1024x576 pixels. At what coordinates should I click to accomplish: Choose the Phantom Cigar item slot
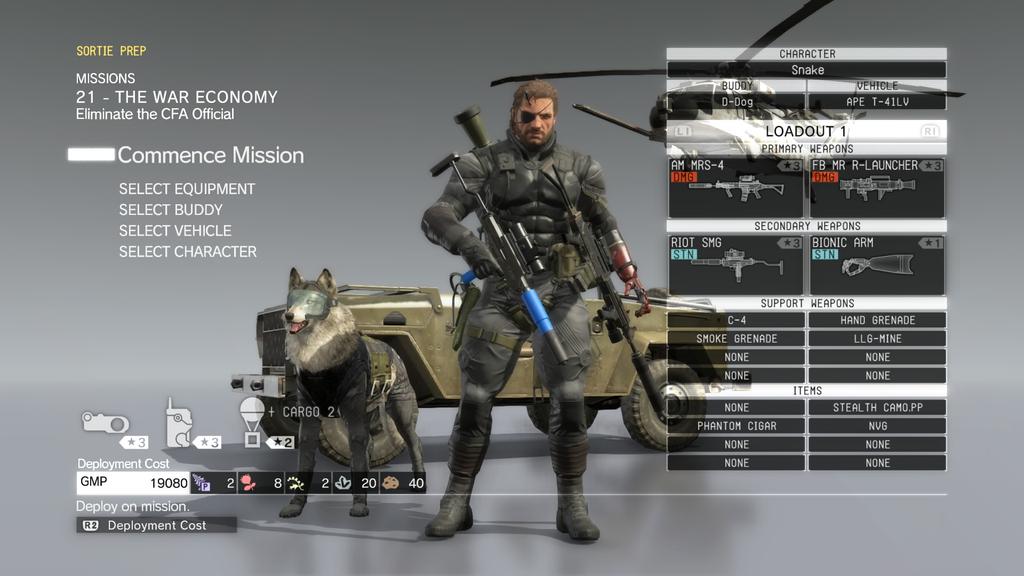[x=736, y=426]
